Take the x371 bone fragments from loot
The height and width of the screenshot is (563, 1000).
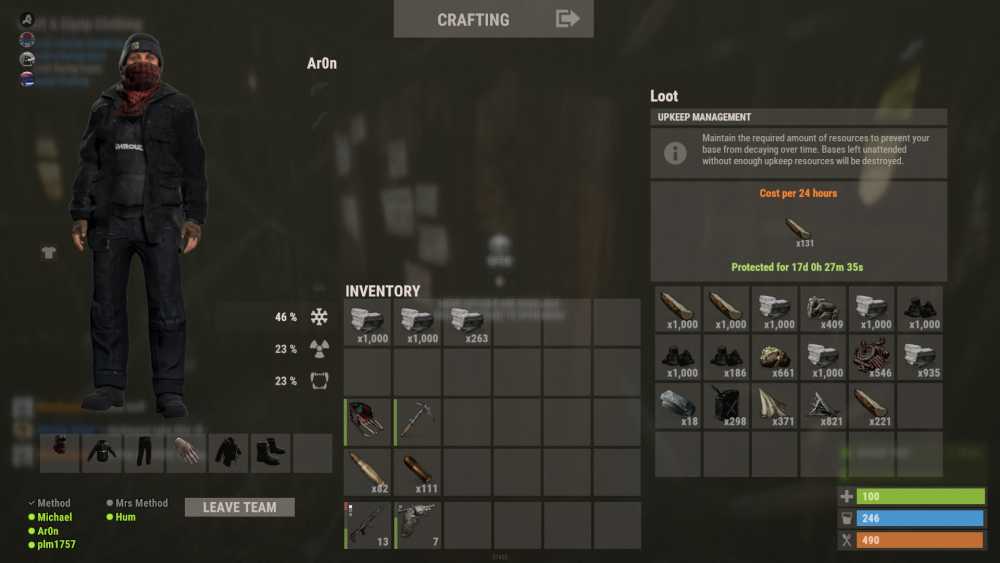[x=776, y=406]
